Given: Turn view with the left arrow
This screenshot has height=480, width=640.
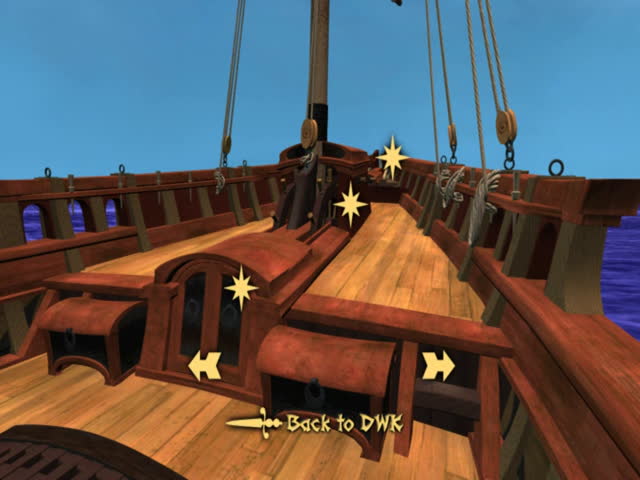Looking at the screenshot, I should coord(205,366).
